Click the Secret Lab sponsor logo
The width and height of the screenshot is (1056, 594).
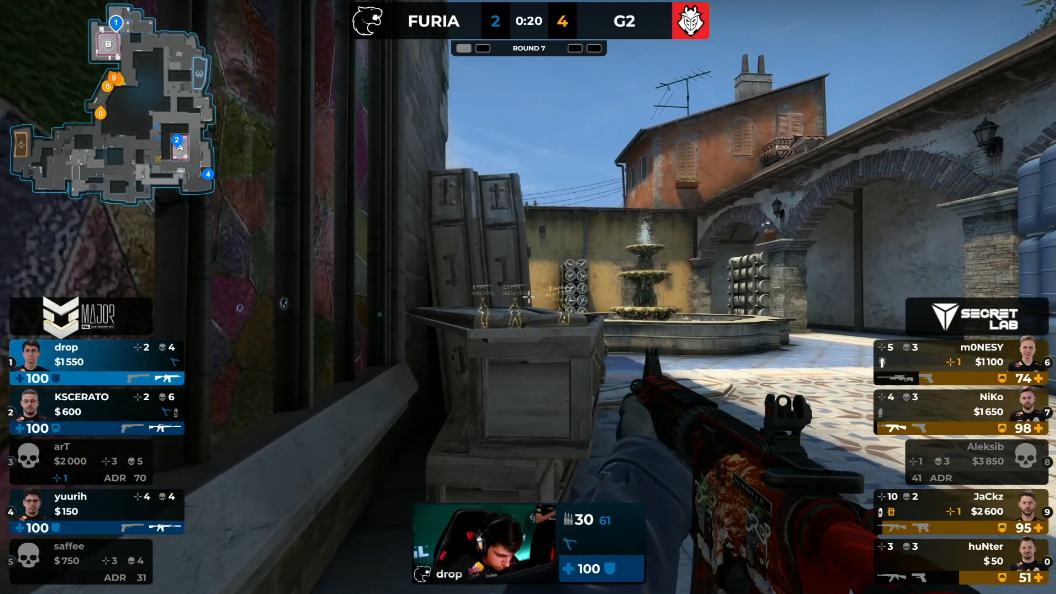point(977,317)
